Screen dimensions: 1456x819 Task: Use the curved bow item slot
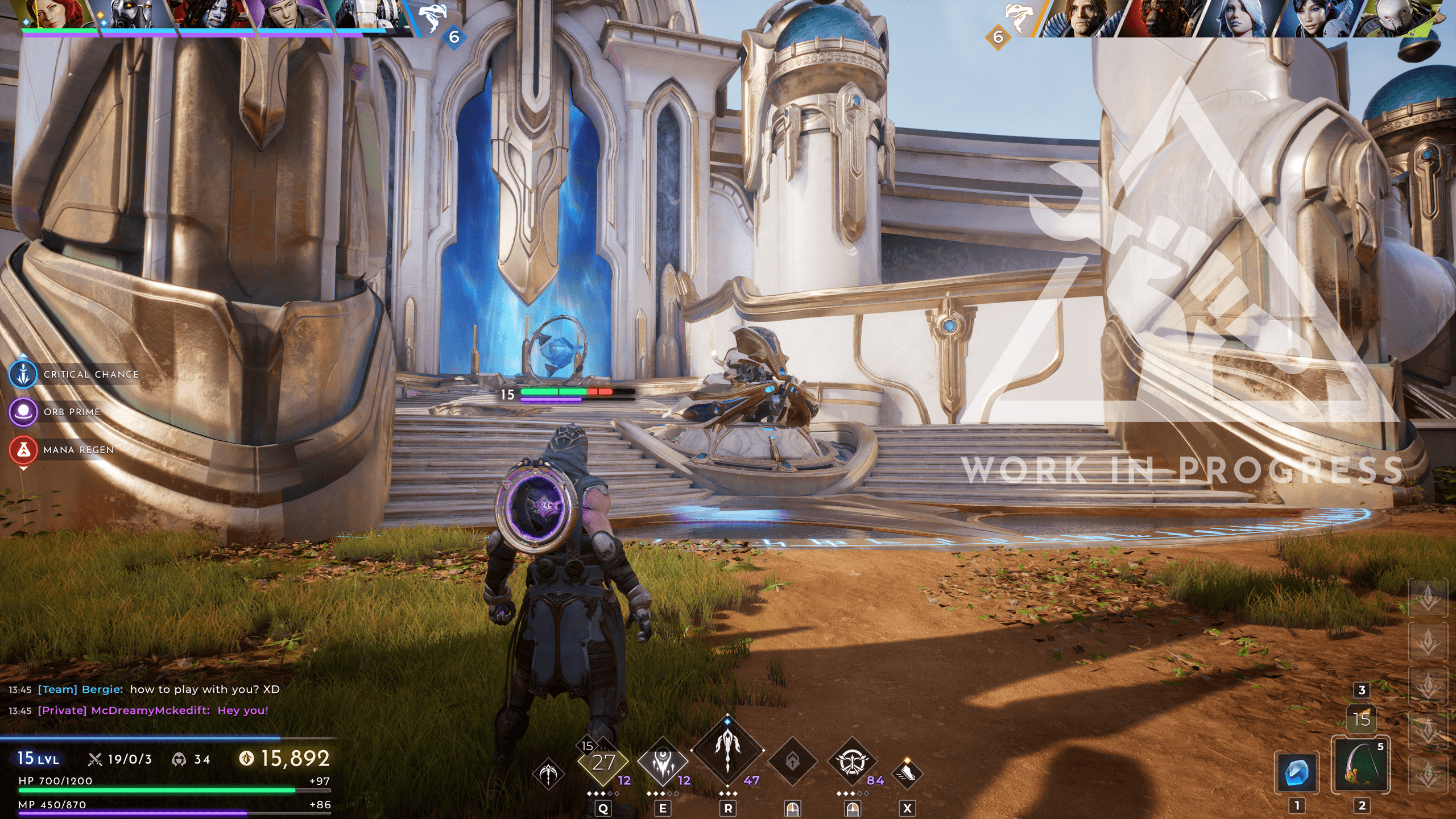pyautogui.click(x=1361, y=765)
